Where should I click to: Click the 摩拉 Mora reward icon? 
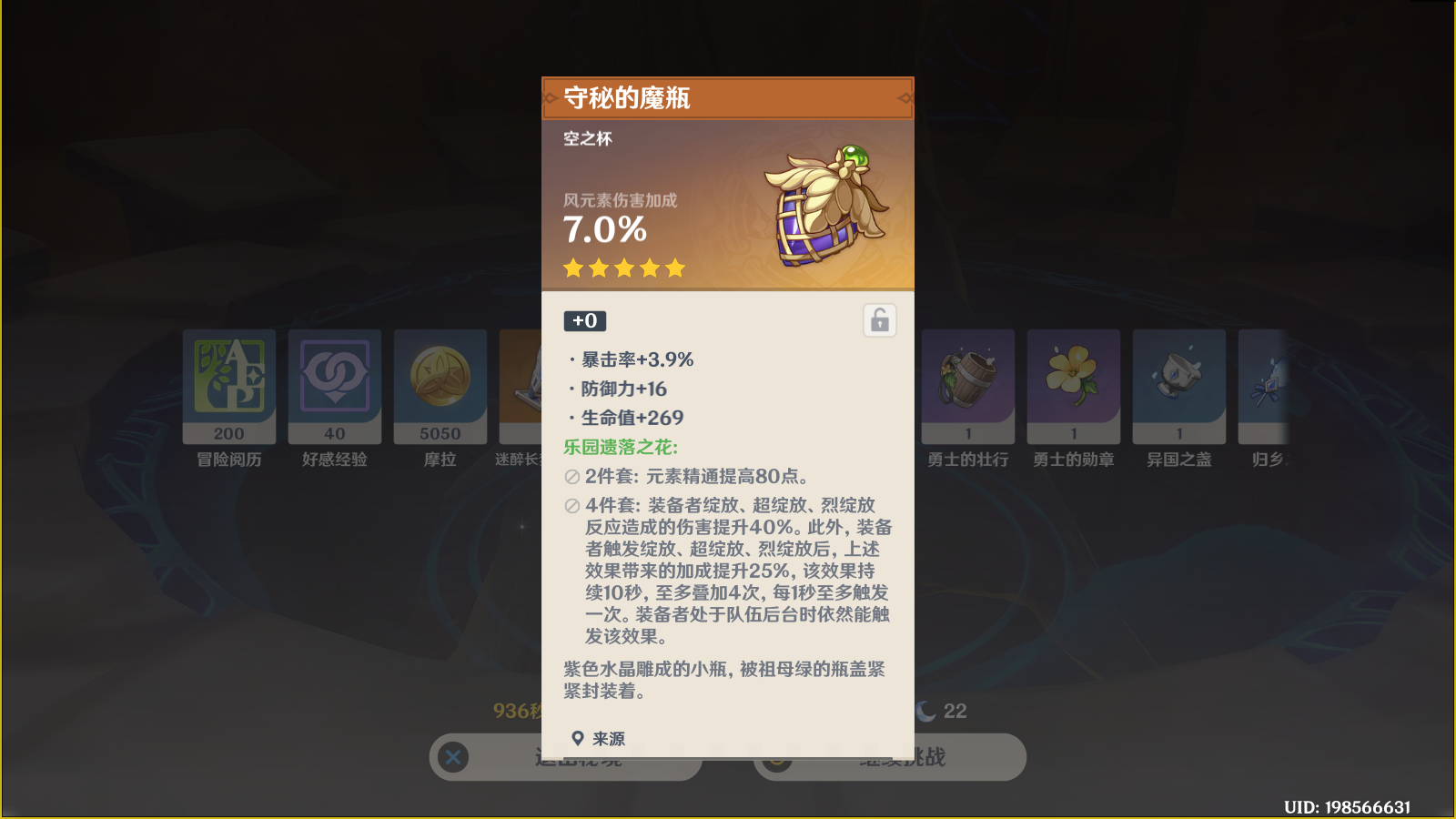point(440,382)
